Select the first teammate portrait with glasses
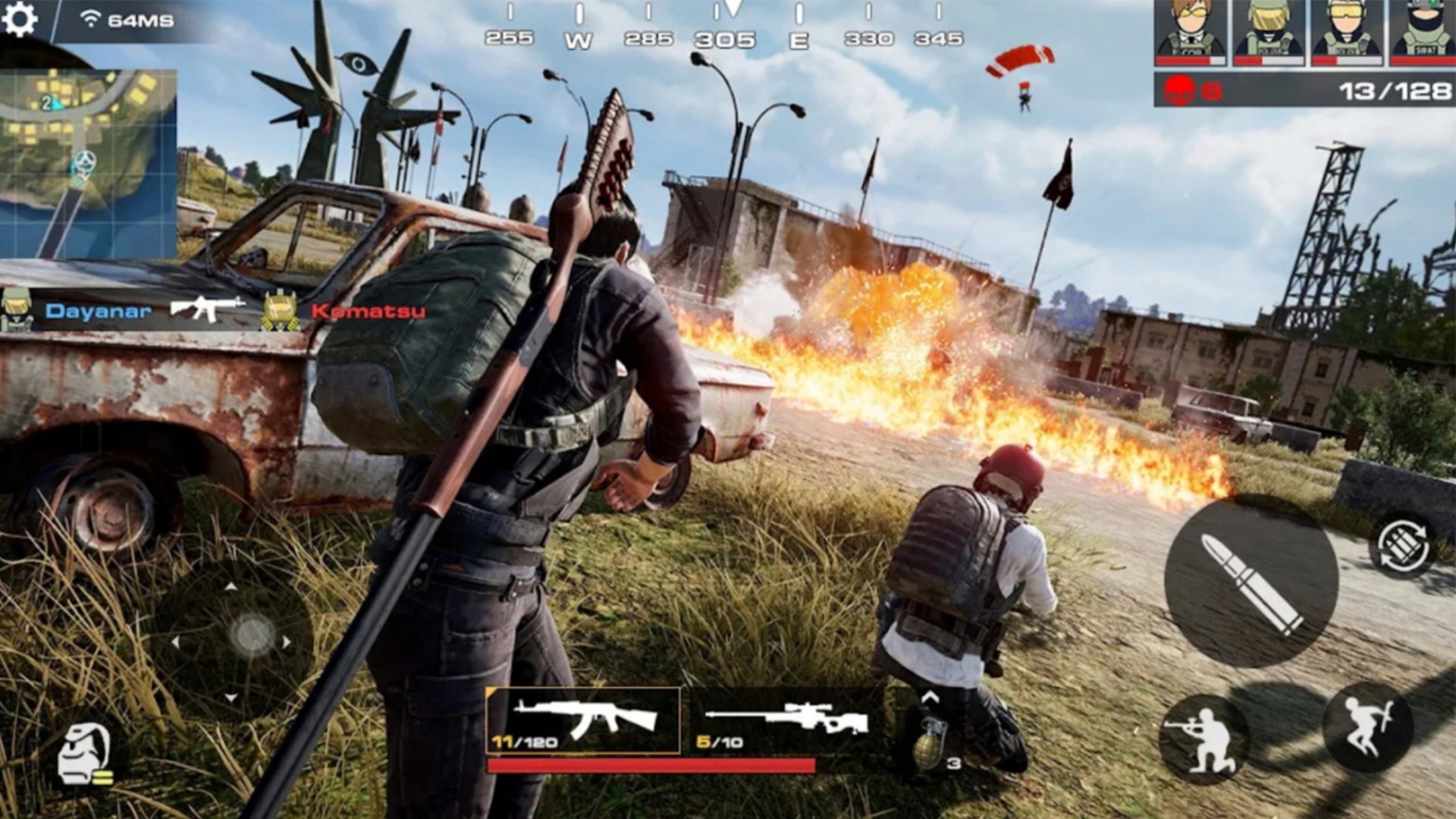Image resolution: width=1456 pixels, height=819 pixels. pos(1190,33)
